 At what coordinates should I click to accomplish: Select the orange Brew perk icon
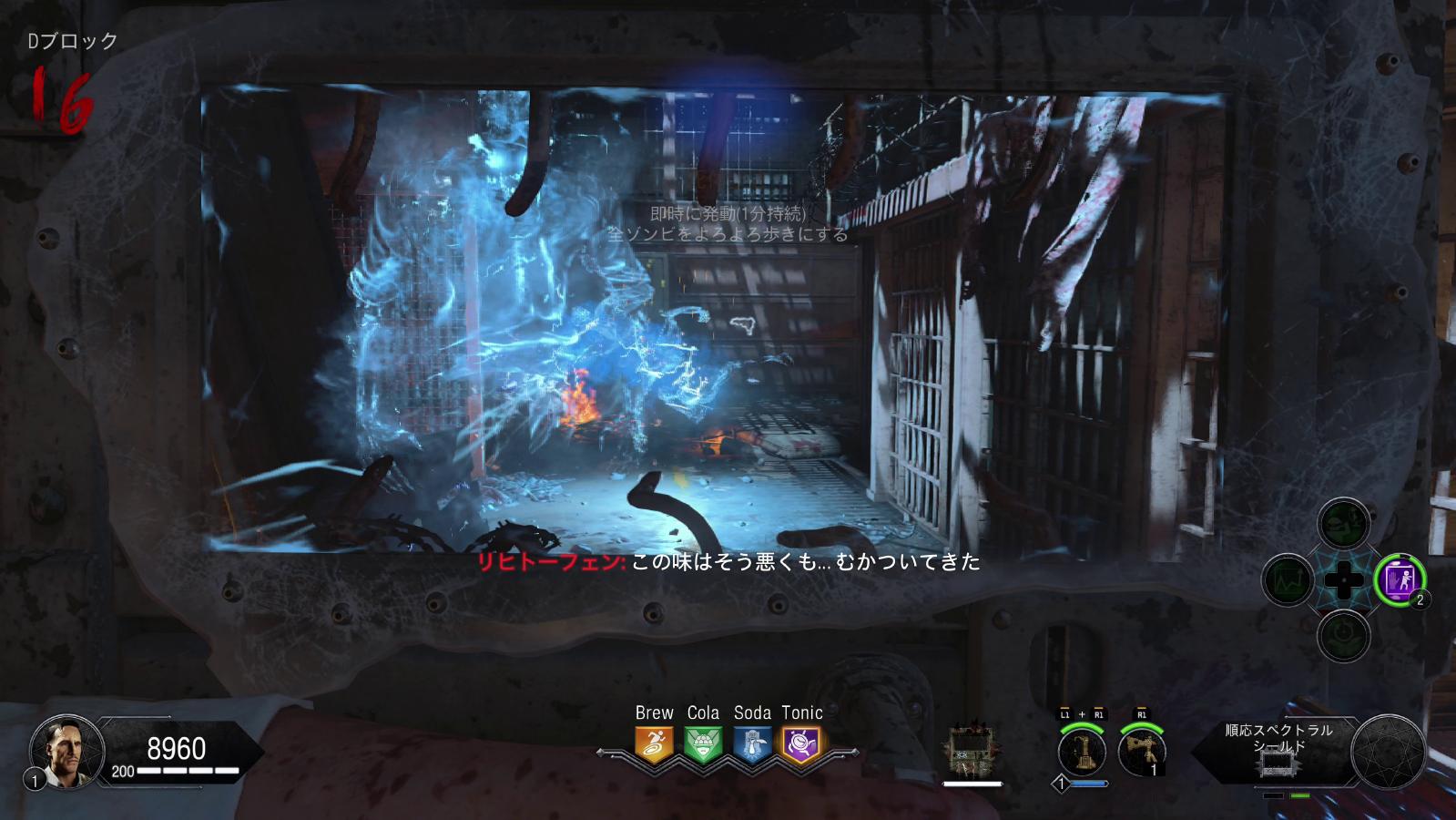(654, 744)
